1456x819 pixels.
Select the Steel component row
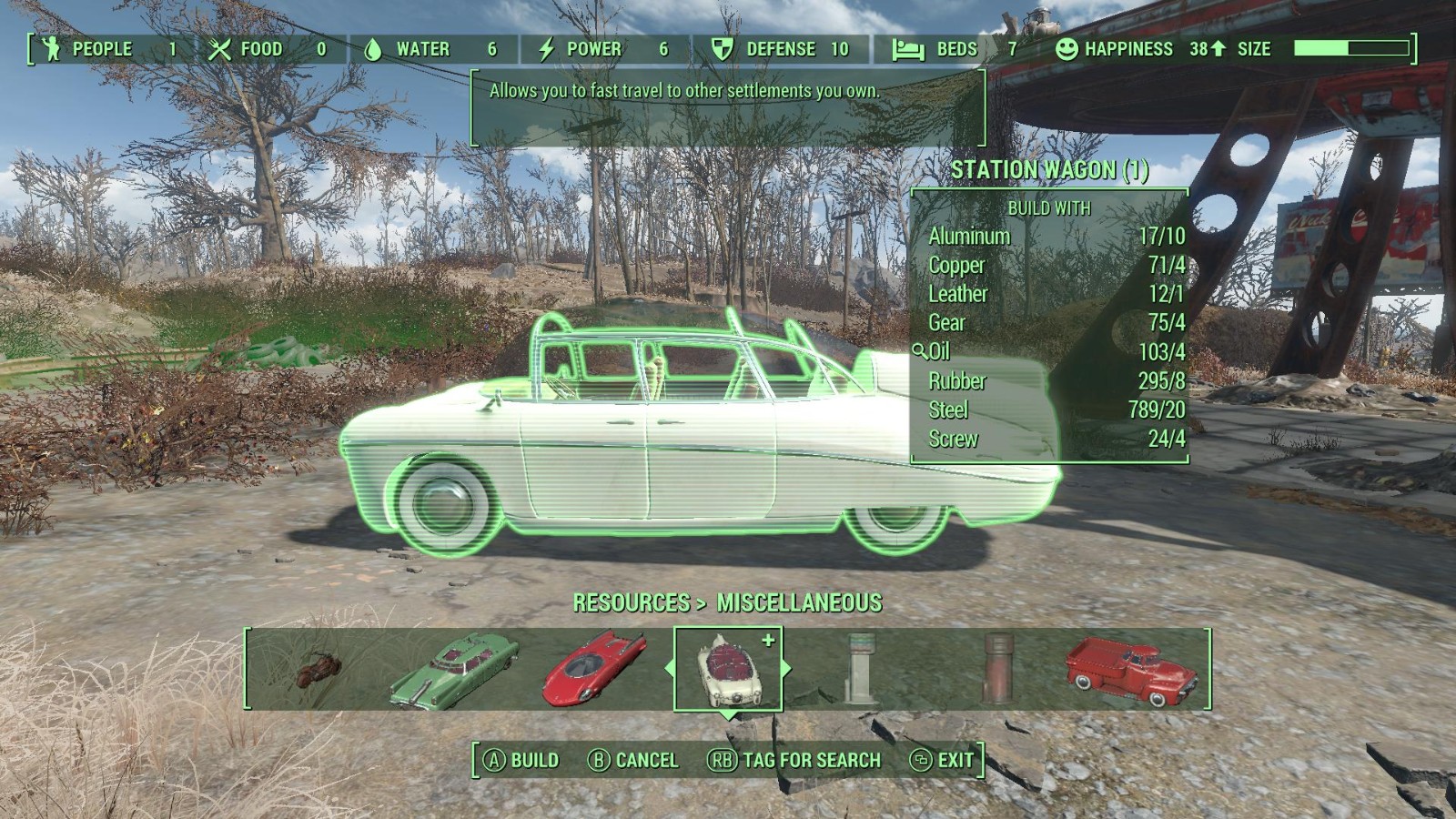click(1051, 409)
